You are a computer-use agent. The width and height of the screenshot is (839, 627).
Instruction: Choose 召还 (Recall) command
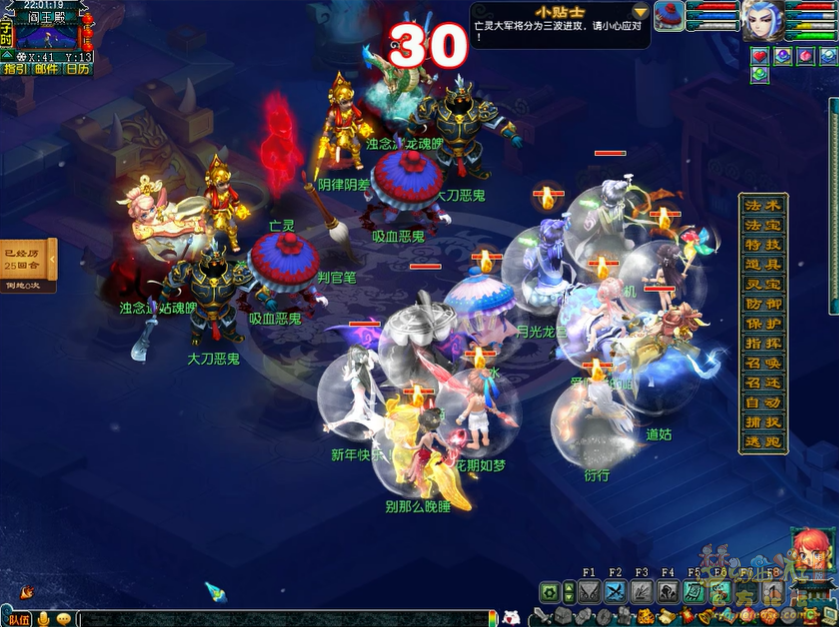[763, 383]
